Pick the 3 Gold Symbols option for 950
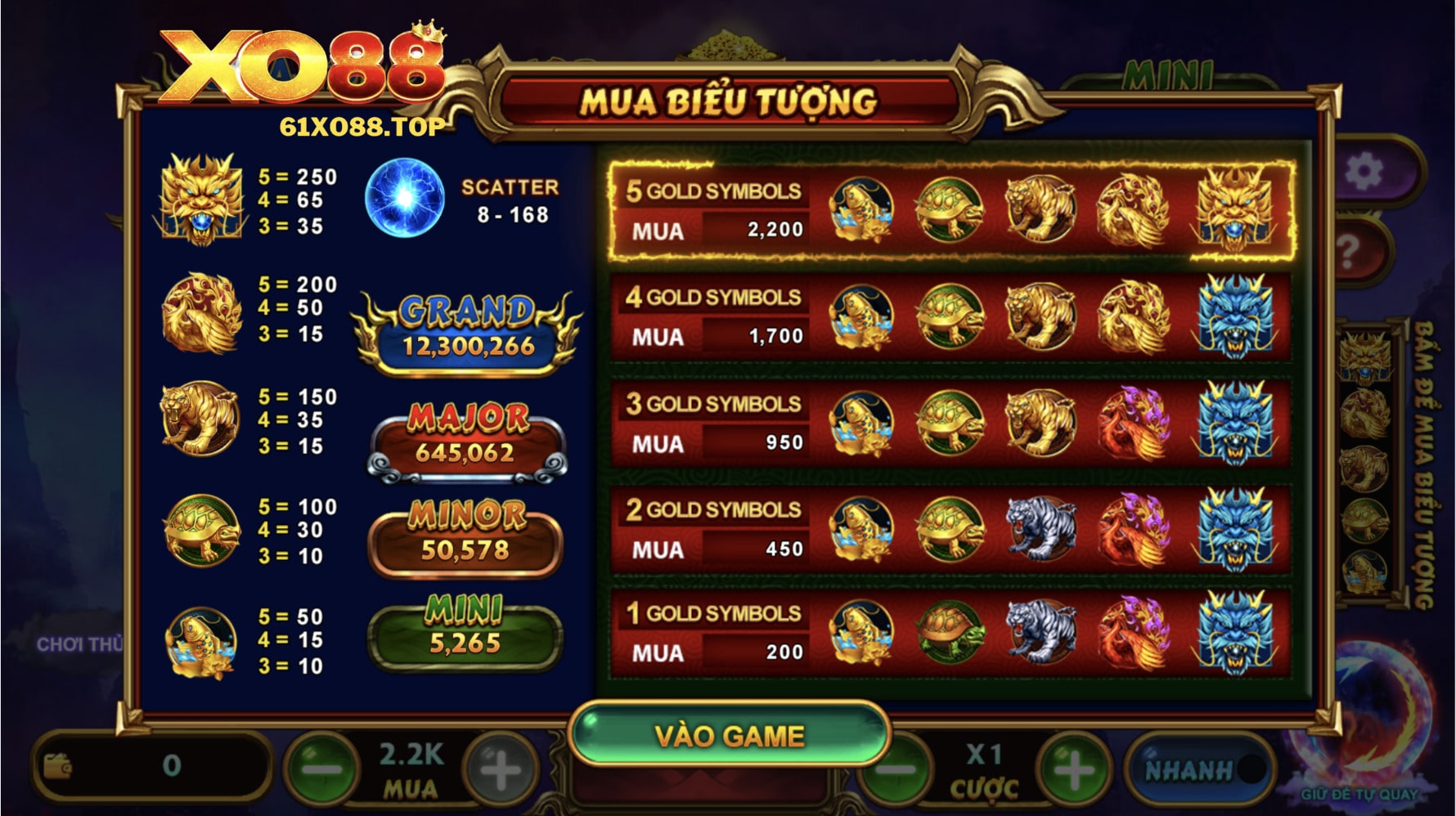 click(x=951, y=424)
